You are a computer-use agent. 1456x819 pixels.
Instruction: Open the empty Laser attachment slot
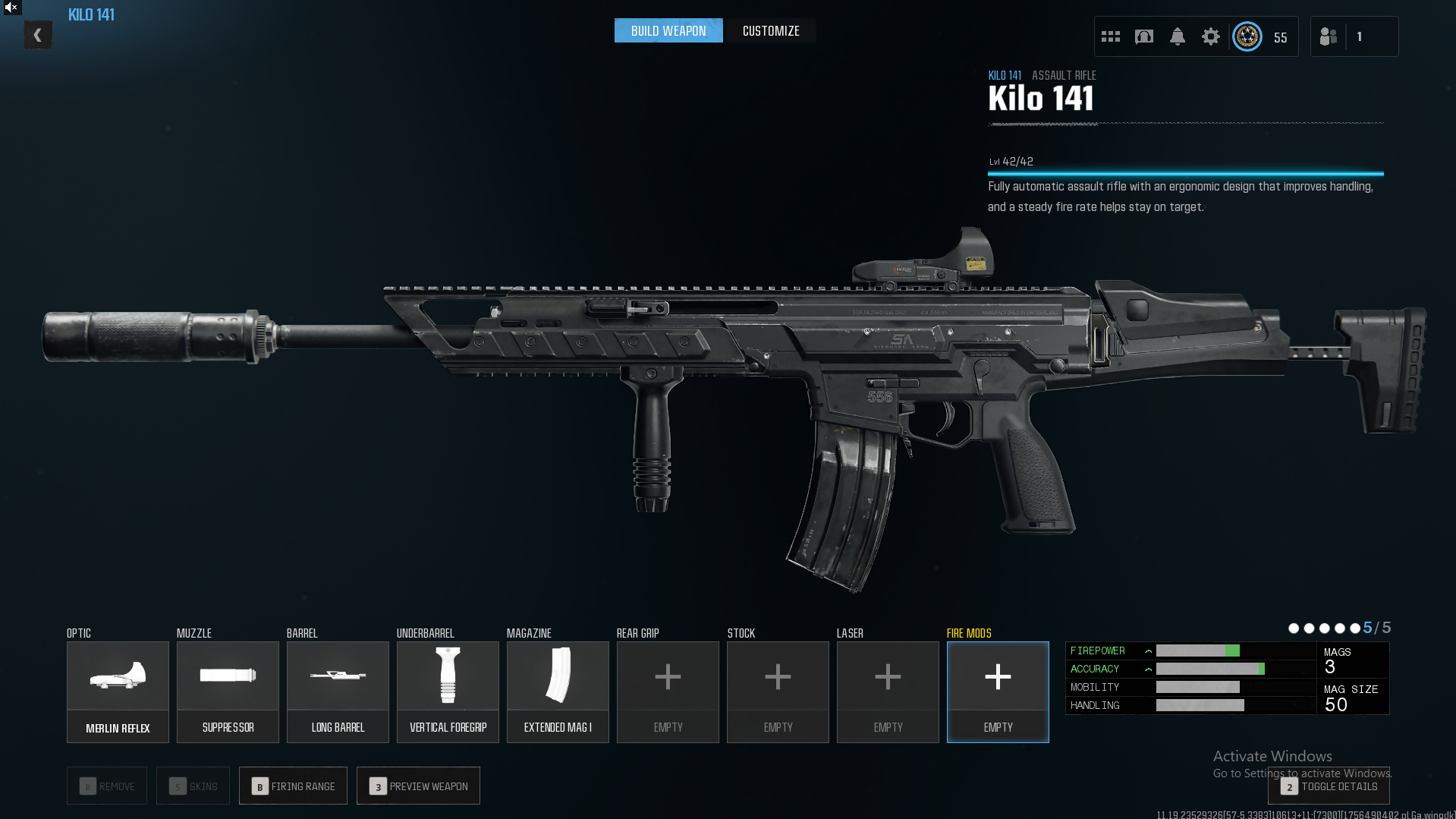pos(888,691)
